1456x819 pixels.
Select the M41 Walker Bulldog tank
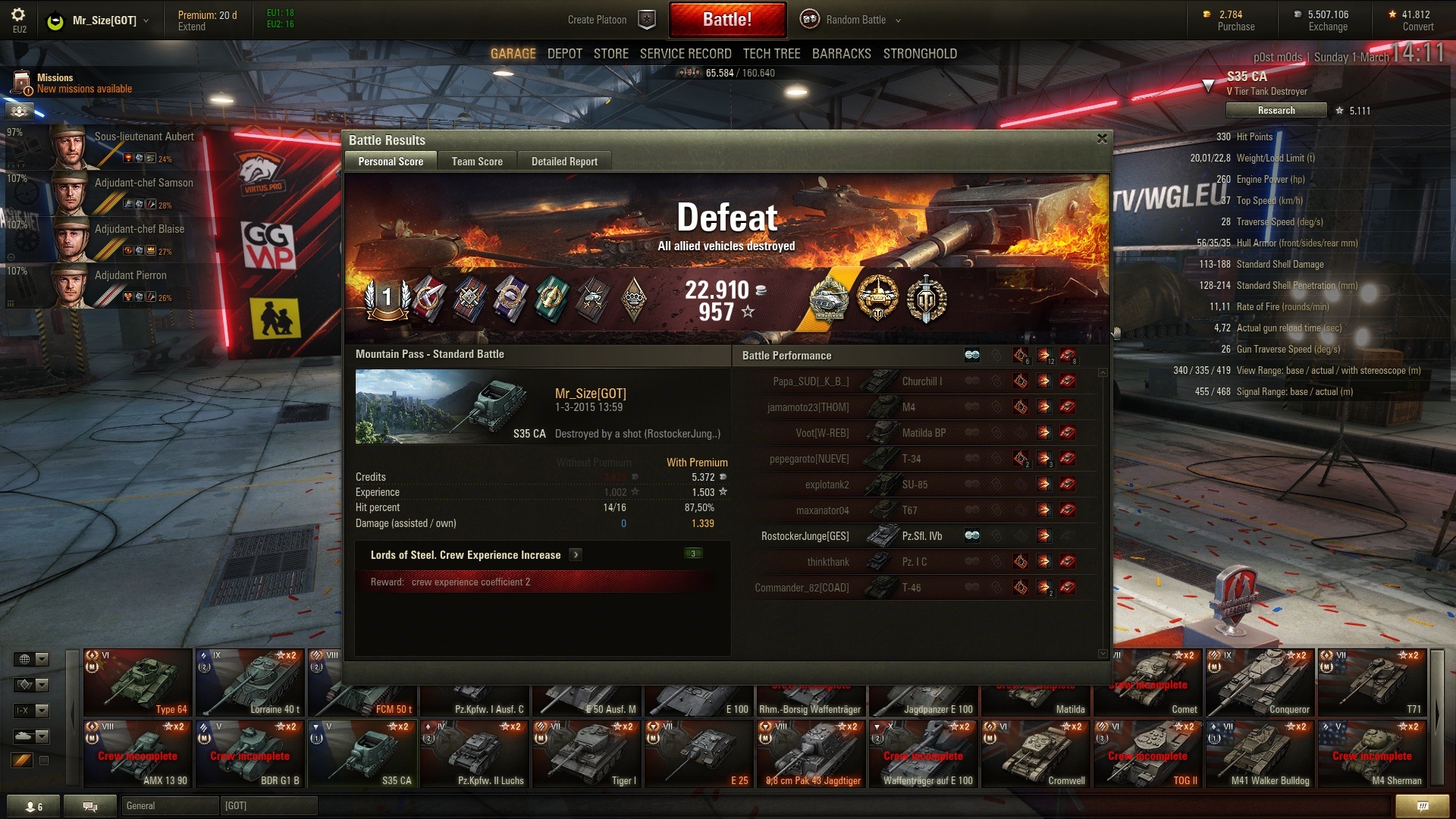tap(1260, 754)
